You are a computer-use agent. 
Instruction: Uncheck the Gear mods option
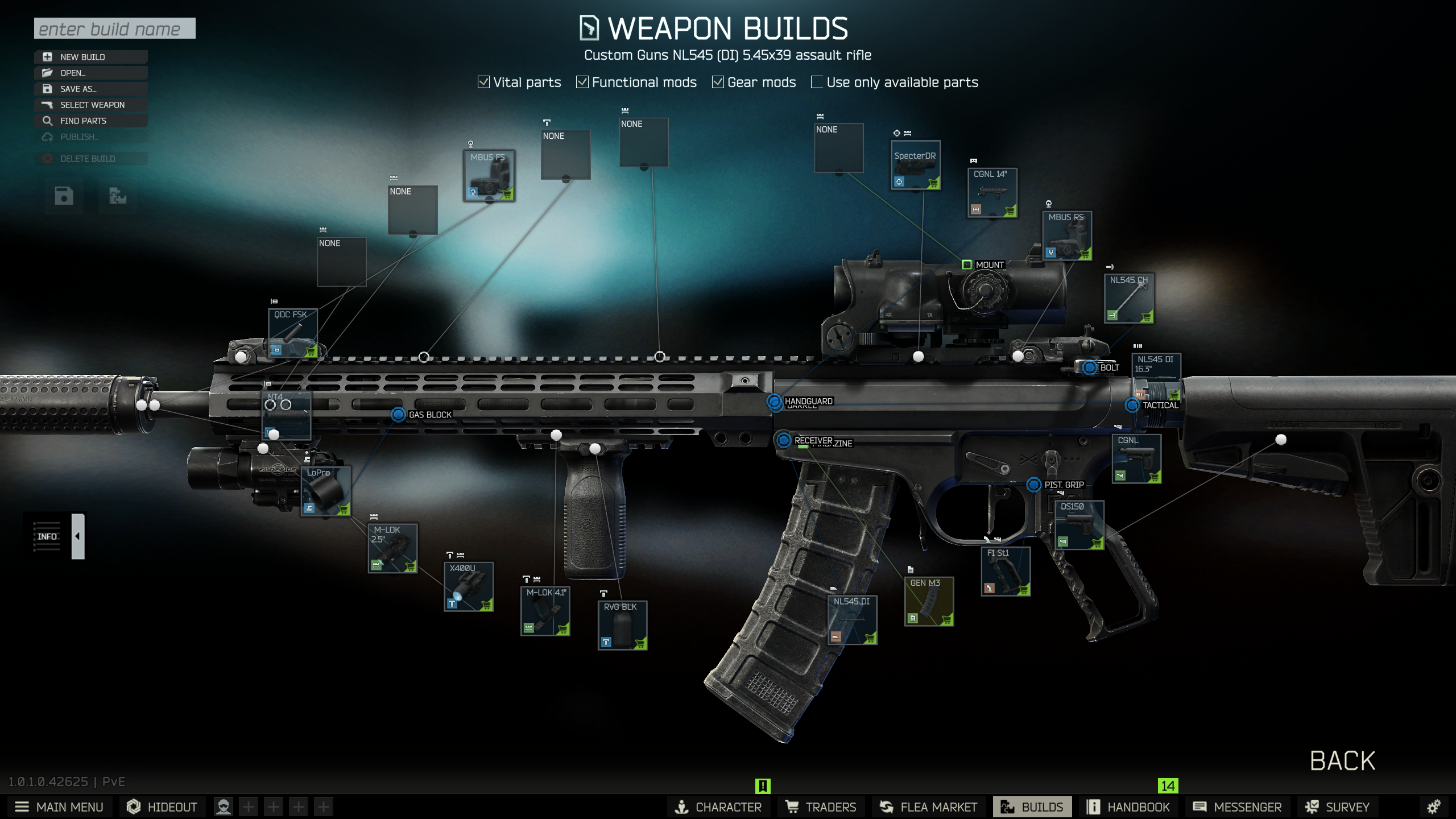(x=718, y=82)
